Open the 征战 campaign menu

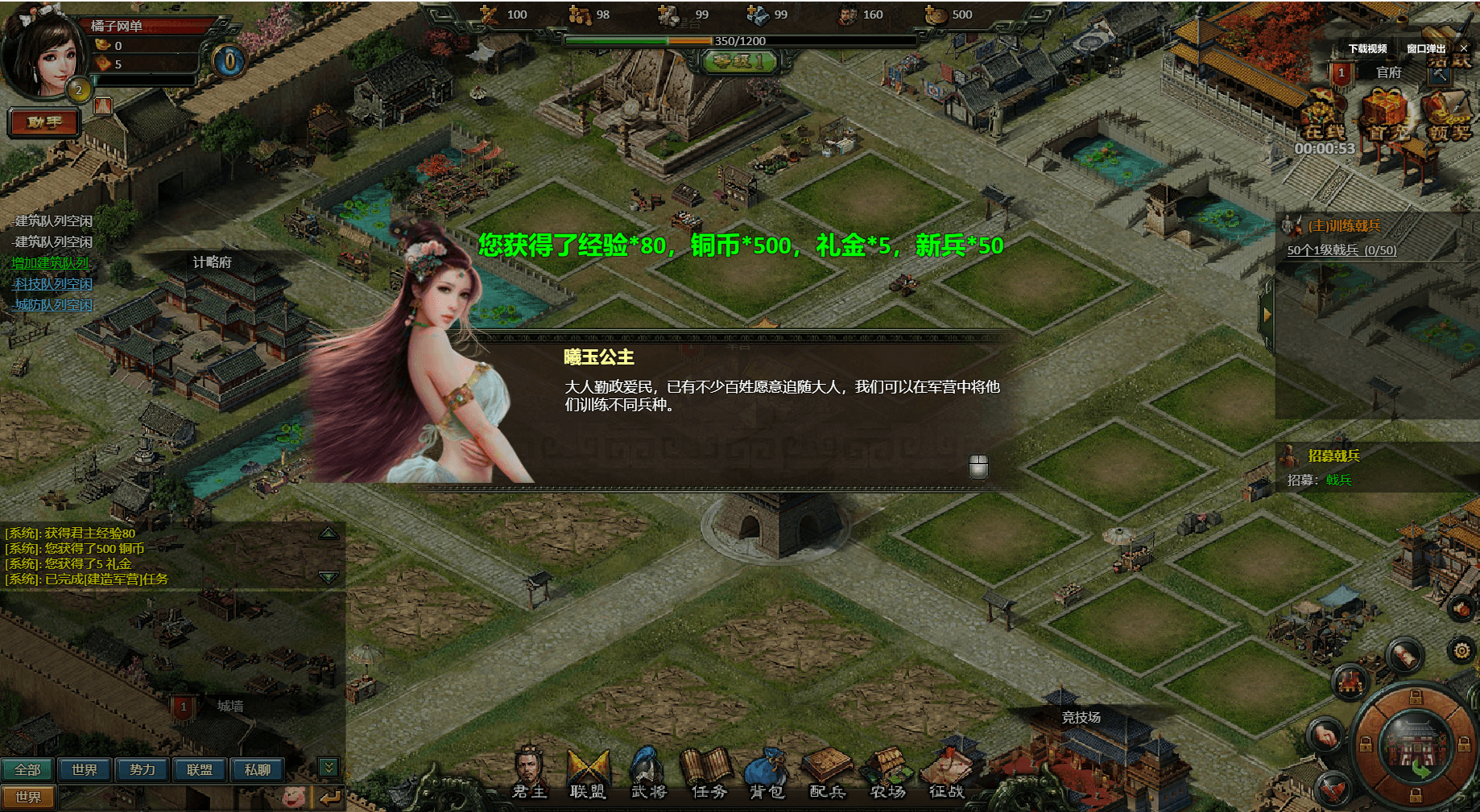click(x=947, y=773)
